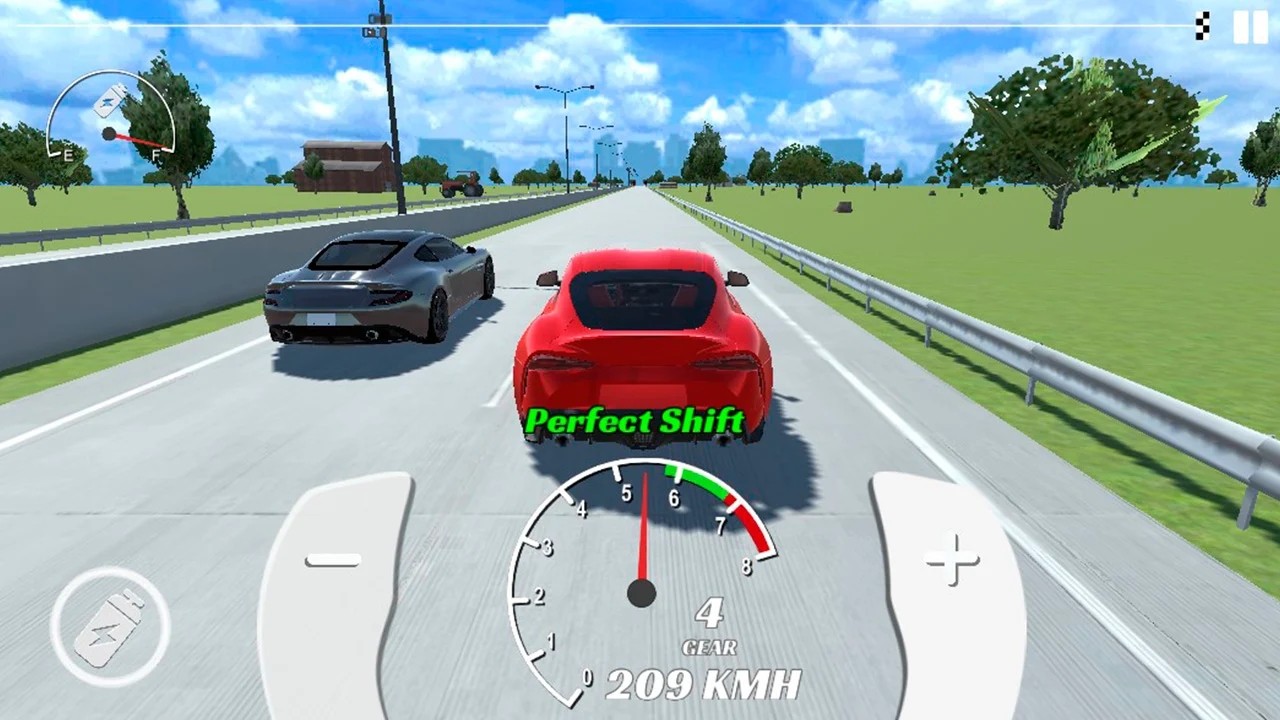Activate the nitro boost bottle button

point(110,627)
